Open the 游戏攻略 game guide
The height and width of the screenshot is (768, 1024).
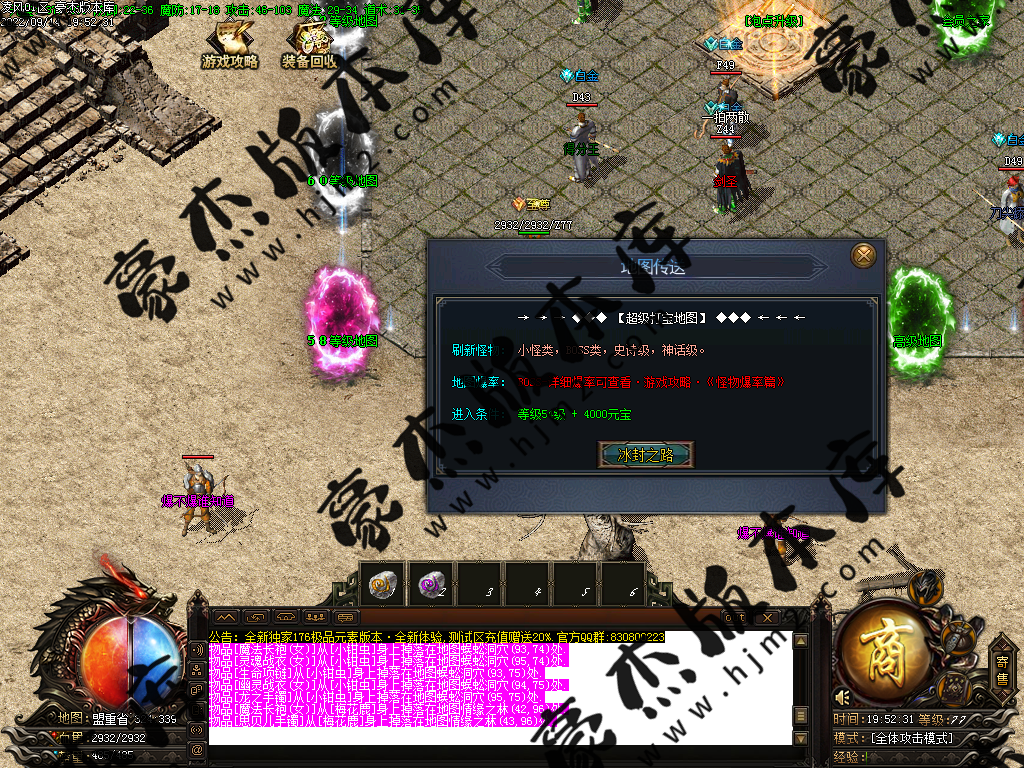click(230, 46)
